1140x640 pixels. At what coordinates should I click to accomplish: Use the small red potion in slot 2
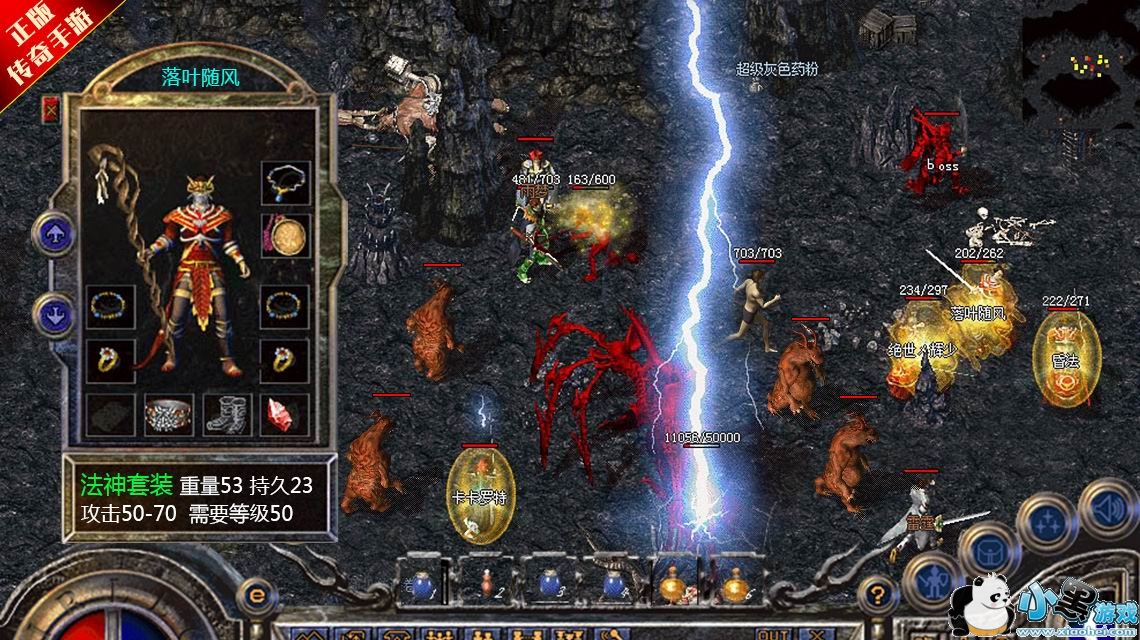pos(485,580)
